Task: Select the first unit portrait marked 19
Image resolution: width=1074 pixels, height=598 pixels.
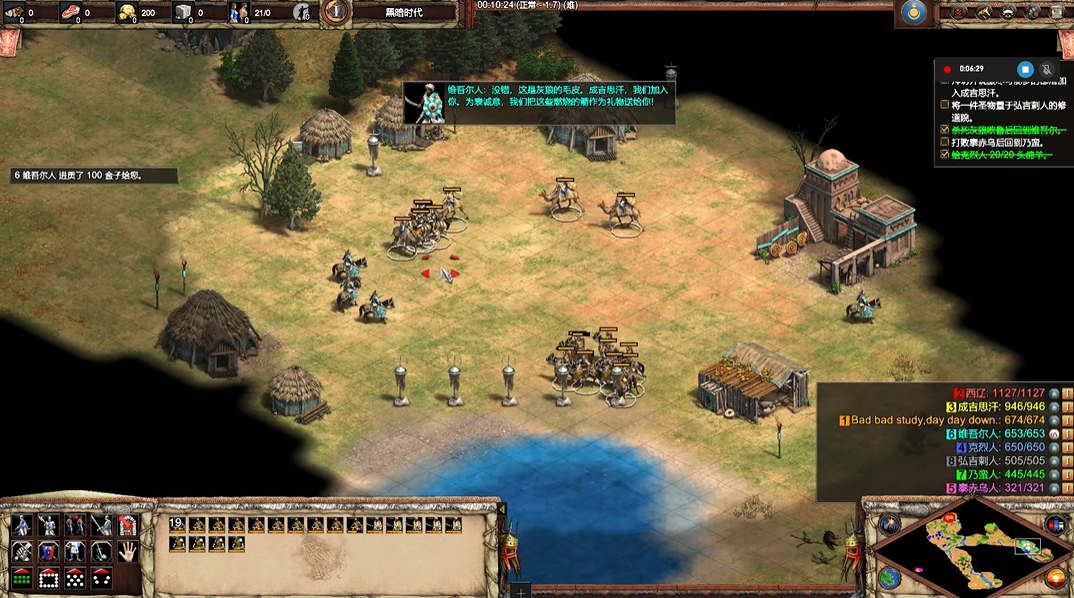Action: click(177, 524)
